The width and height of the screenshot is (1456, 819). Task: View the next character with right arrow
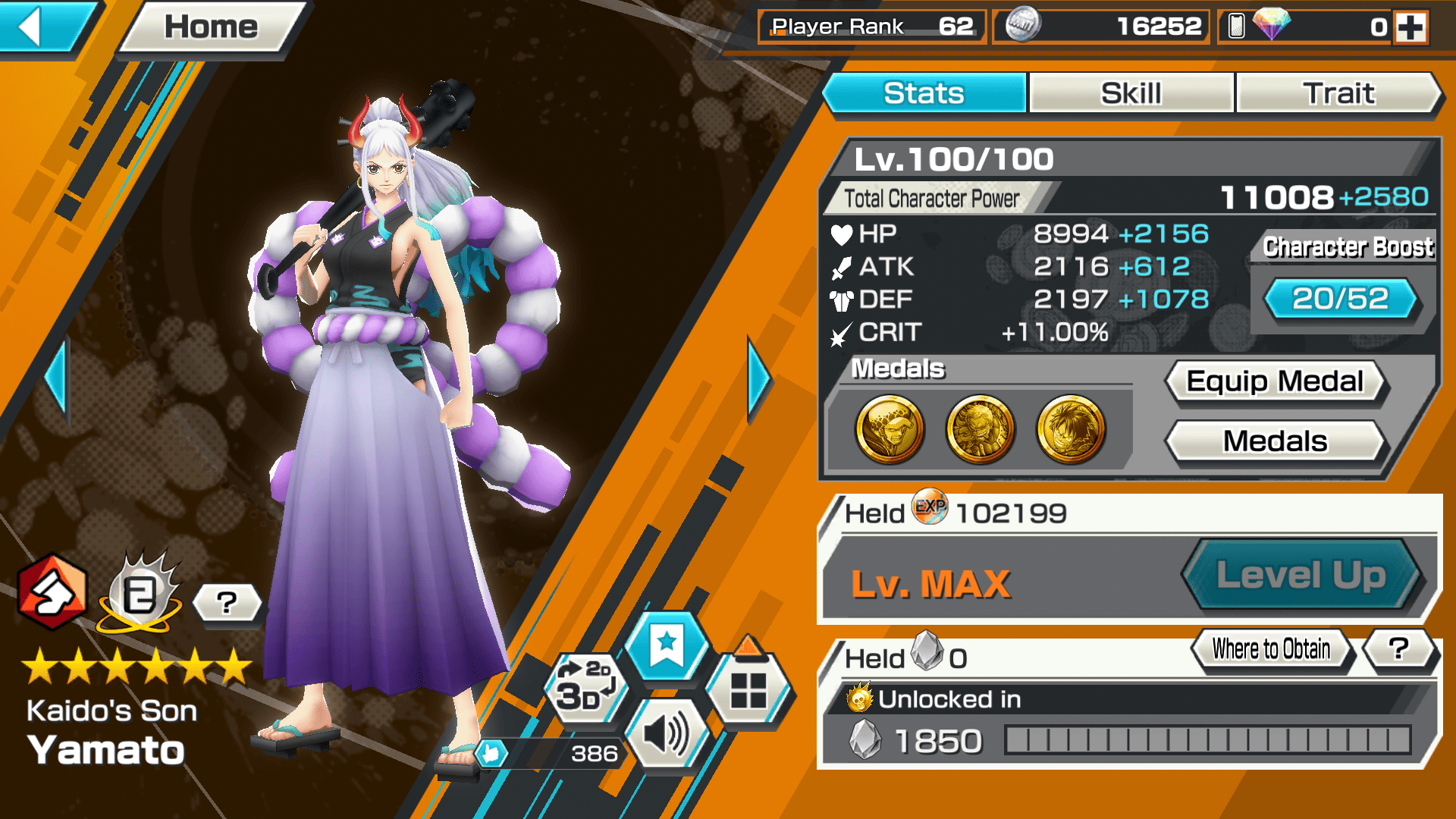[x=758, y=378]
